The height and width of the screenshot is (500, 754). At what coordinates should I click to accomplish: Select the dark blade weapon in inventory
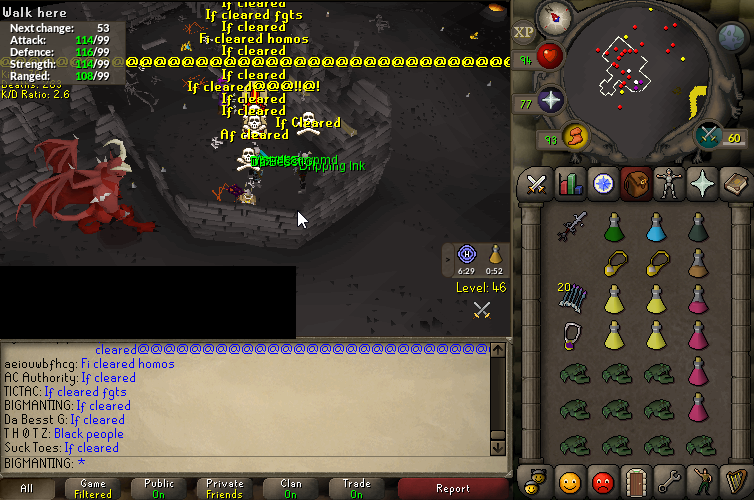(573, 228)
